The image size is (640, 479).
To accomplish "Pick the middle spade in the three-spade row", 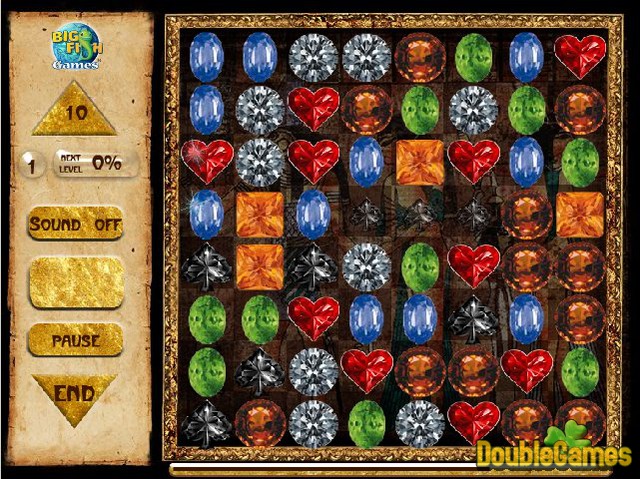I will pos(420,213).
